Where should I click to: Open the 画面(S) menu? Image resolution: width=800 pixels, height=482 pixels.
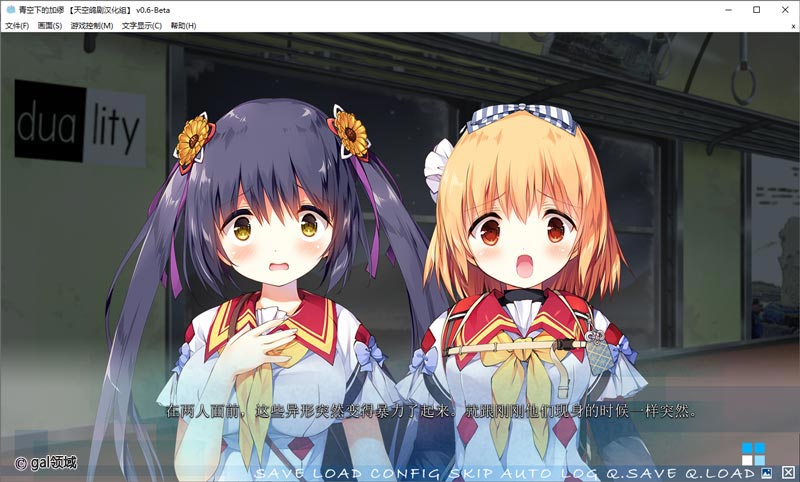click(50, 25)
